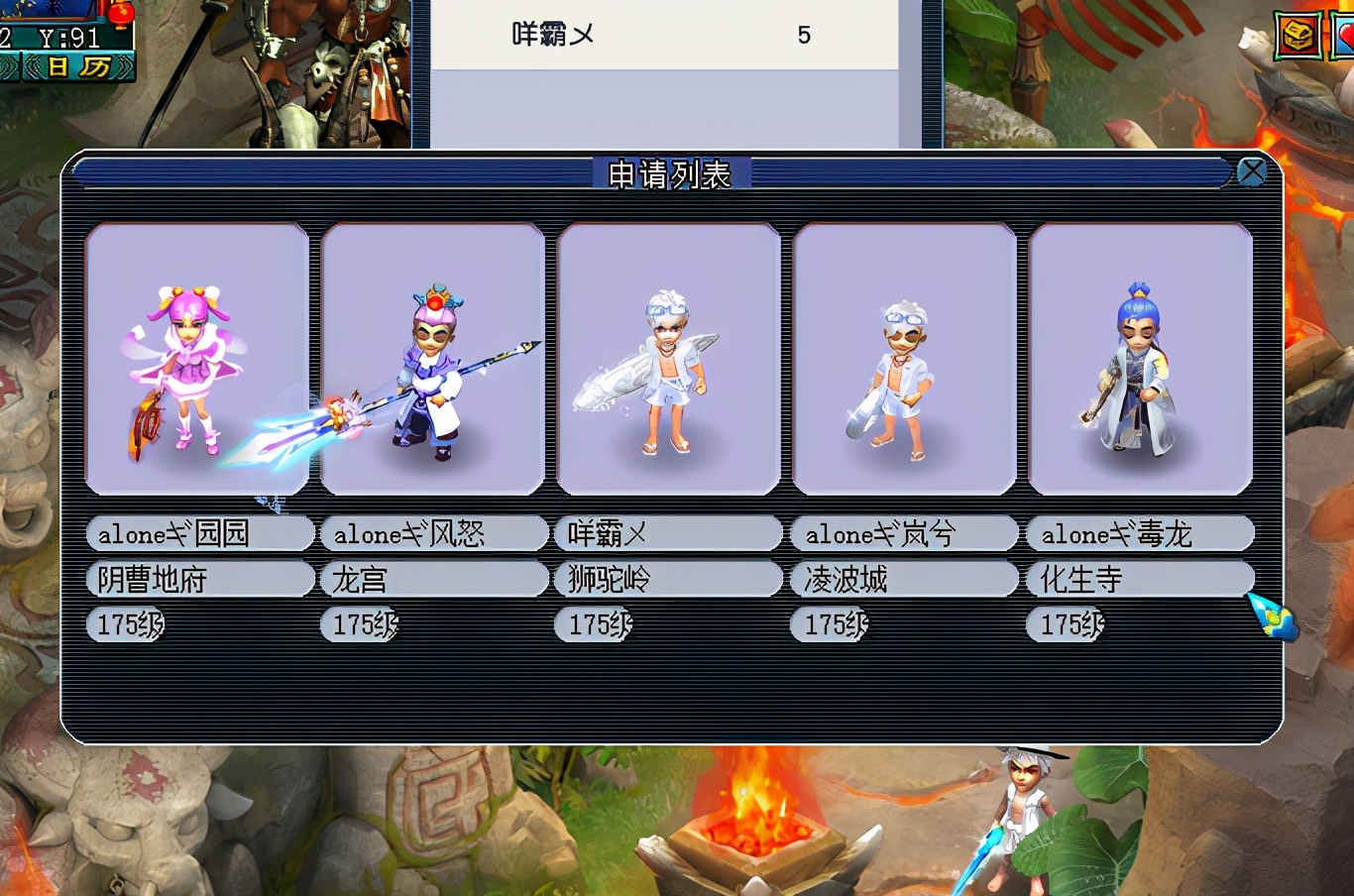Select the alone₹园园 applicant portrait
This screenshot has height=896, width=1354.
click(196, 359)
